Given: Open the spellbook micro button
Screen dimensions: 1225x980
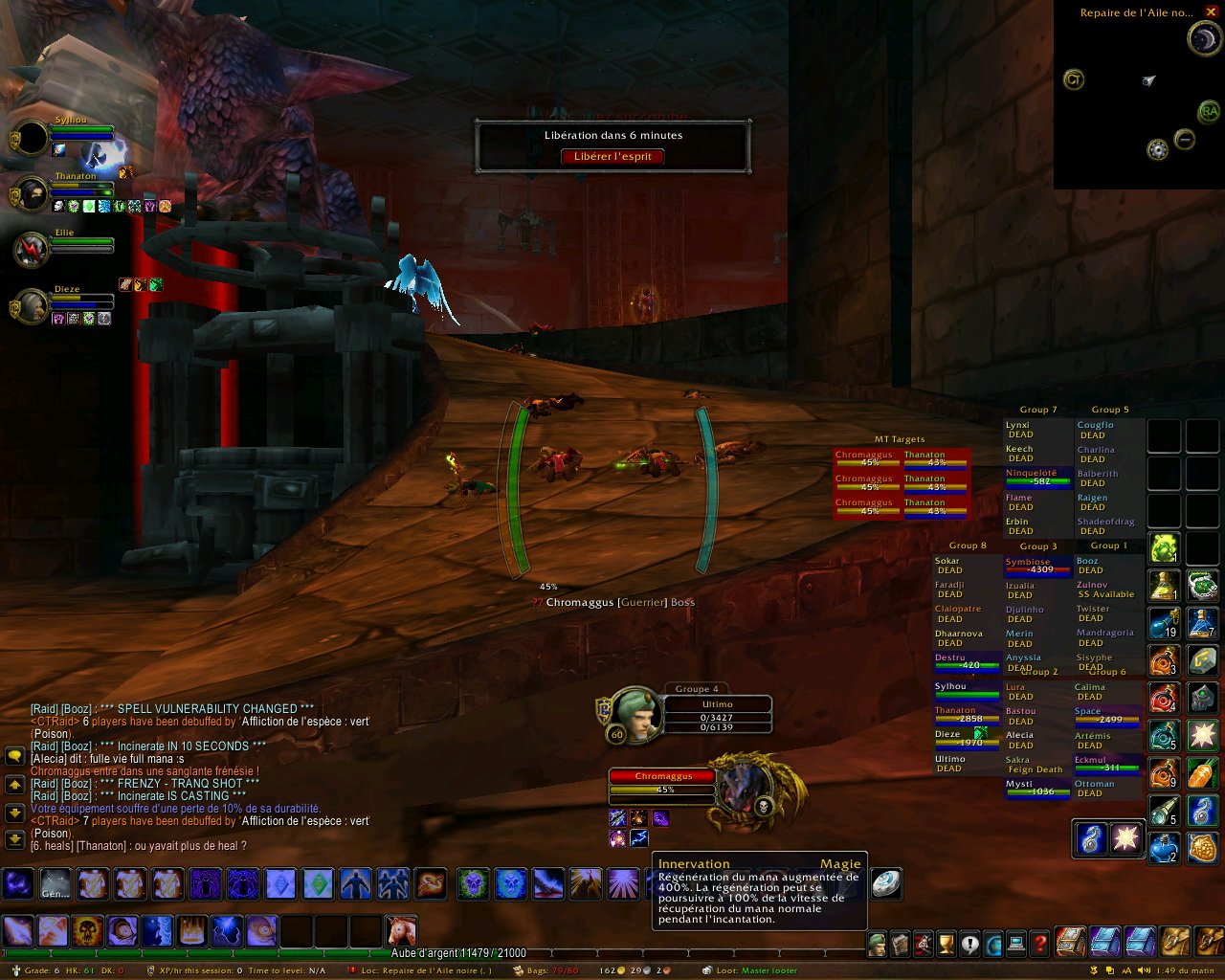Looking at the screenshot, I should (901, 945).
